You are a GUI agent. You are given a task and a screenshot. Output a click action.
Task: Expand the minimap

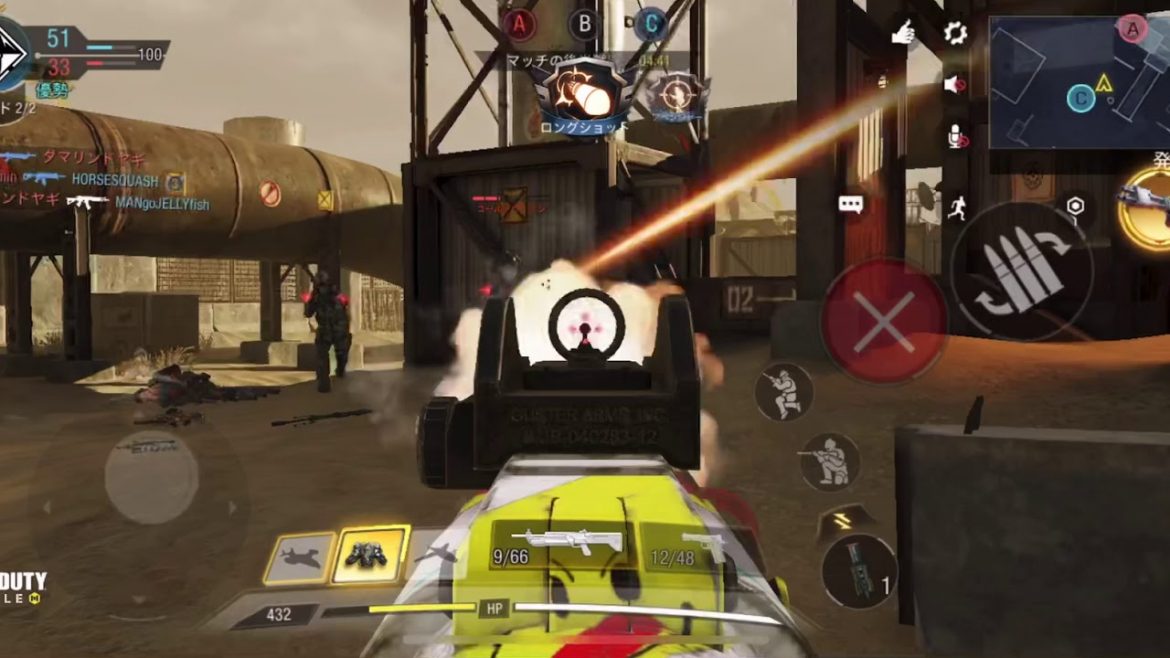(x=1078, y=82)
